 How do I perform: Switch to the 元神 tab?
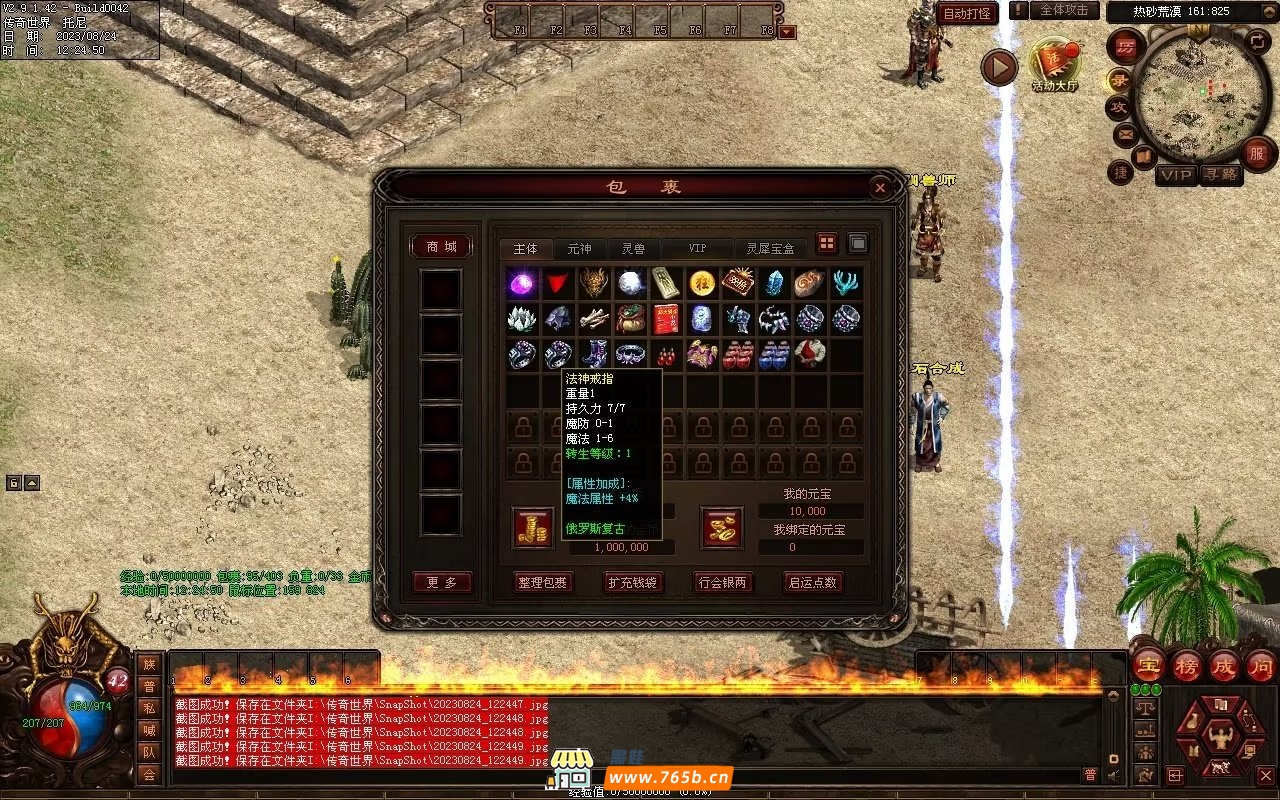579,249
